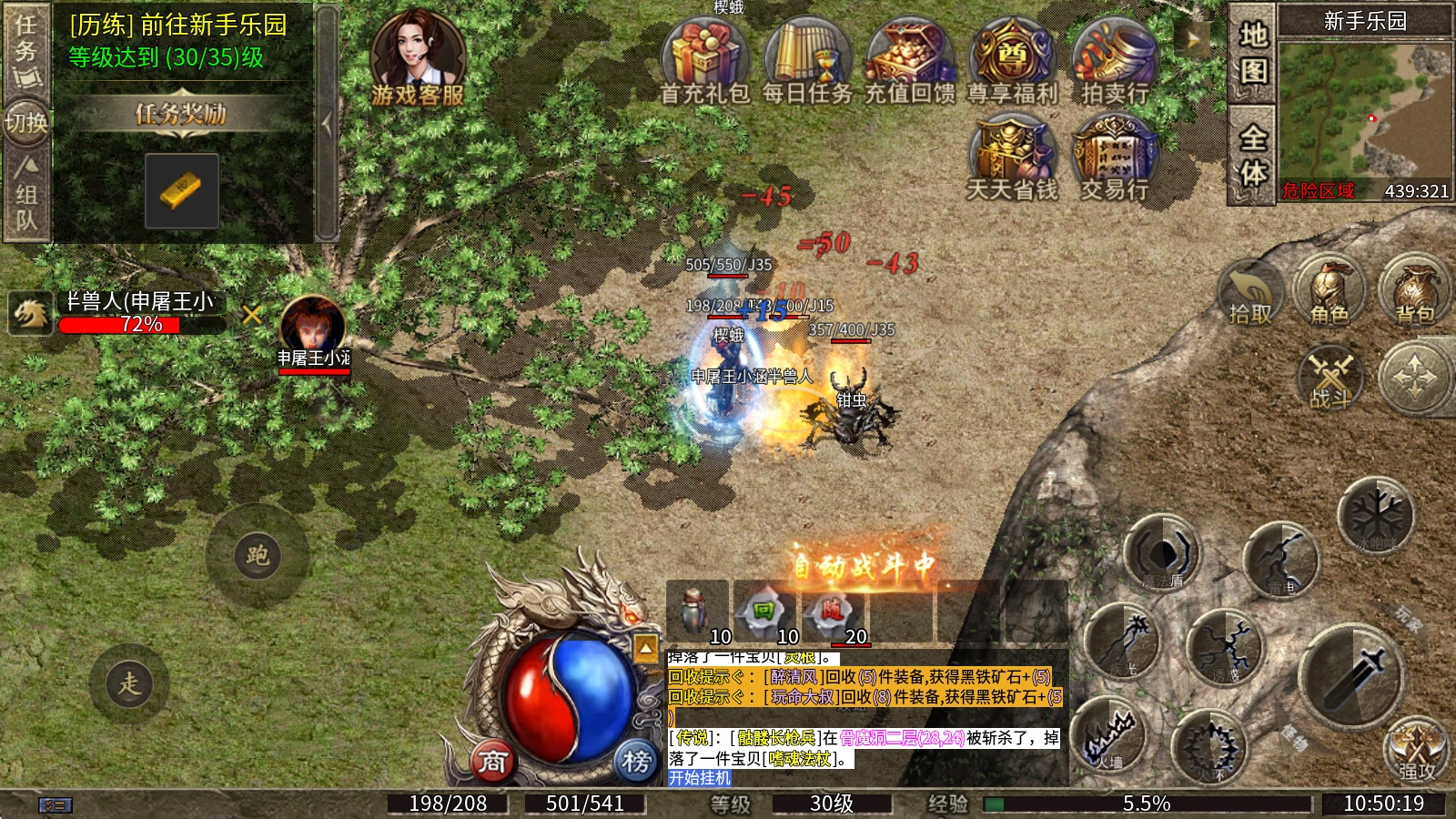1456x819 pixels.
Task: Open the 商 shop button
Action: click(492, 761)
